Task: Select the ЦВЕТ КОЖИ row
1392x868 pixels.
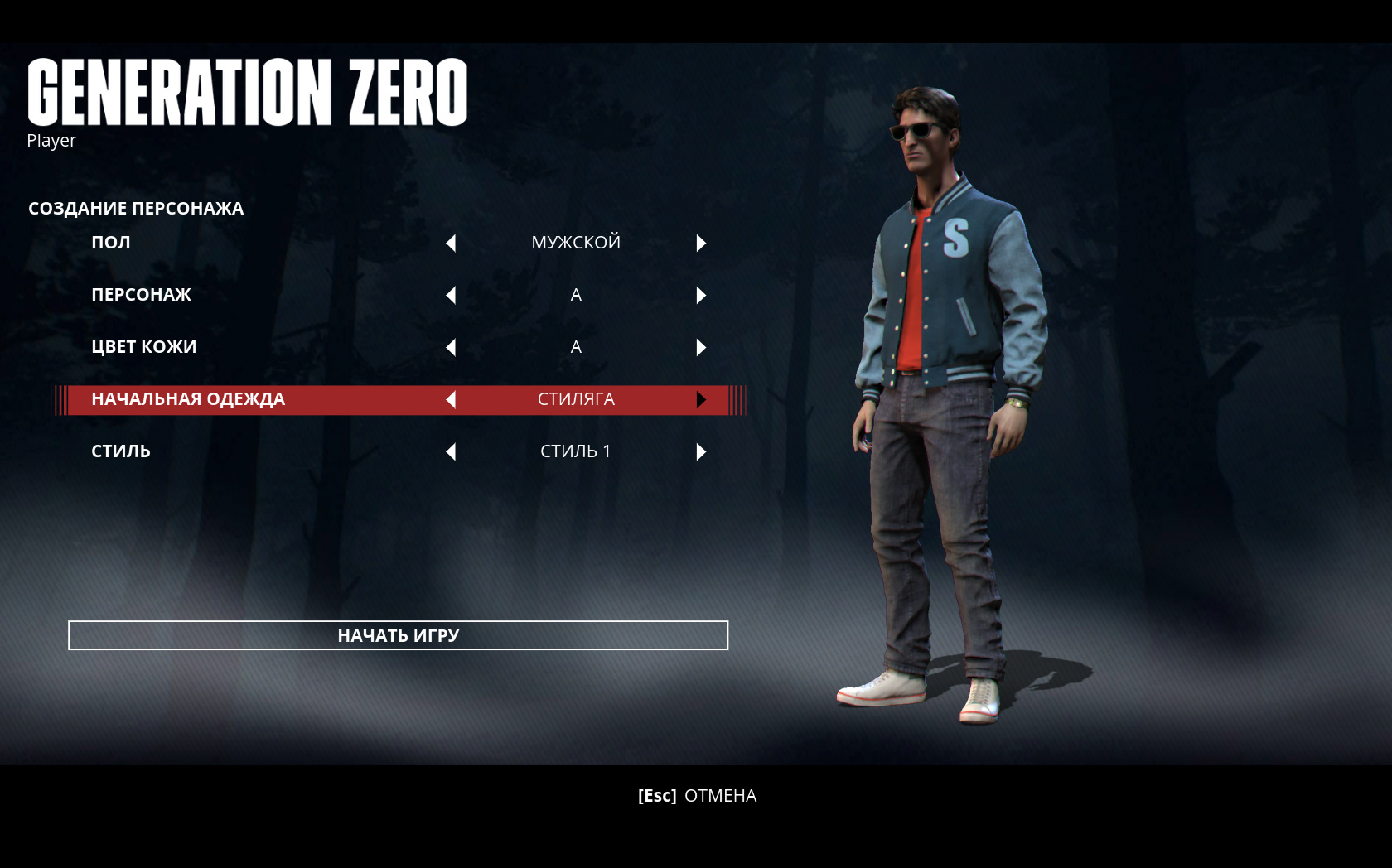Action: point(143,347)
